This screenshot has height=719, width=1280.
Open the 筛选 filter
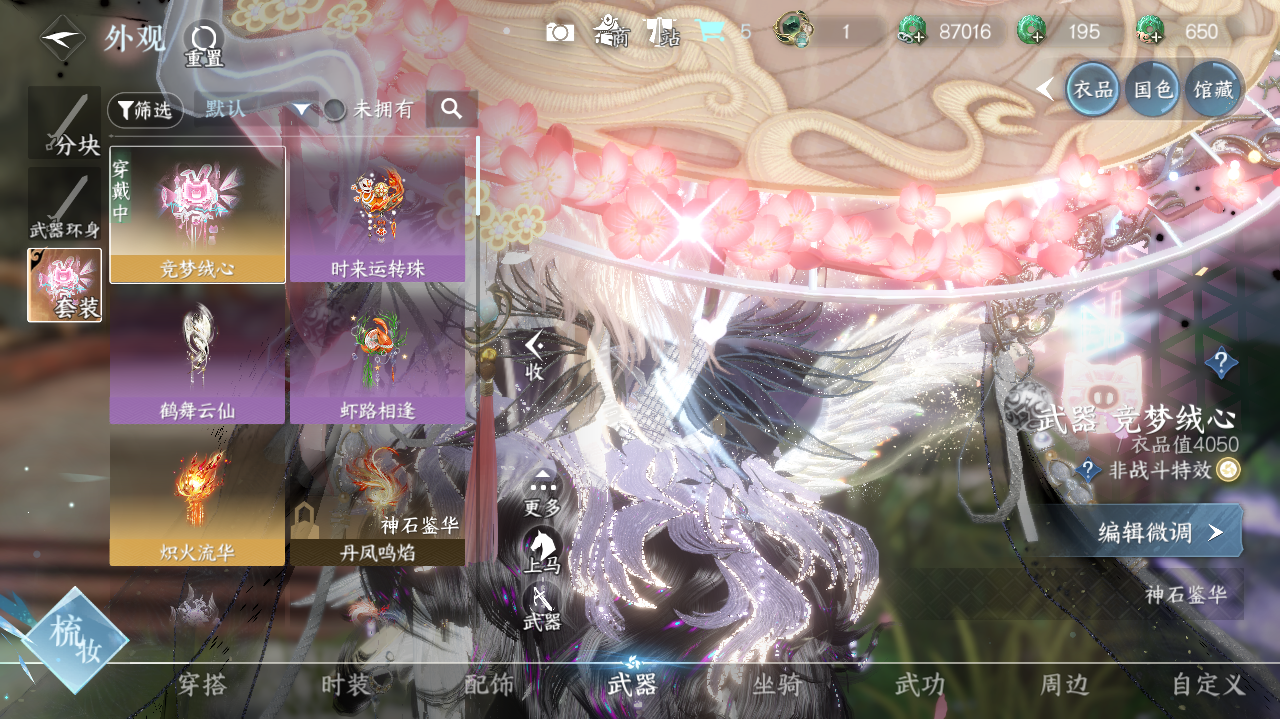[145, 110]
